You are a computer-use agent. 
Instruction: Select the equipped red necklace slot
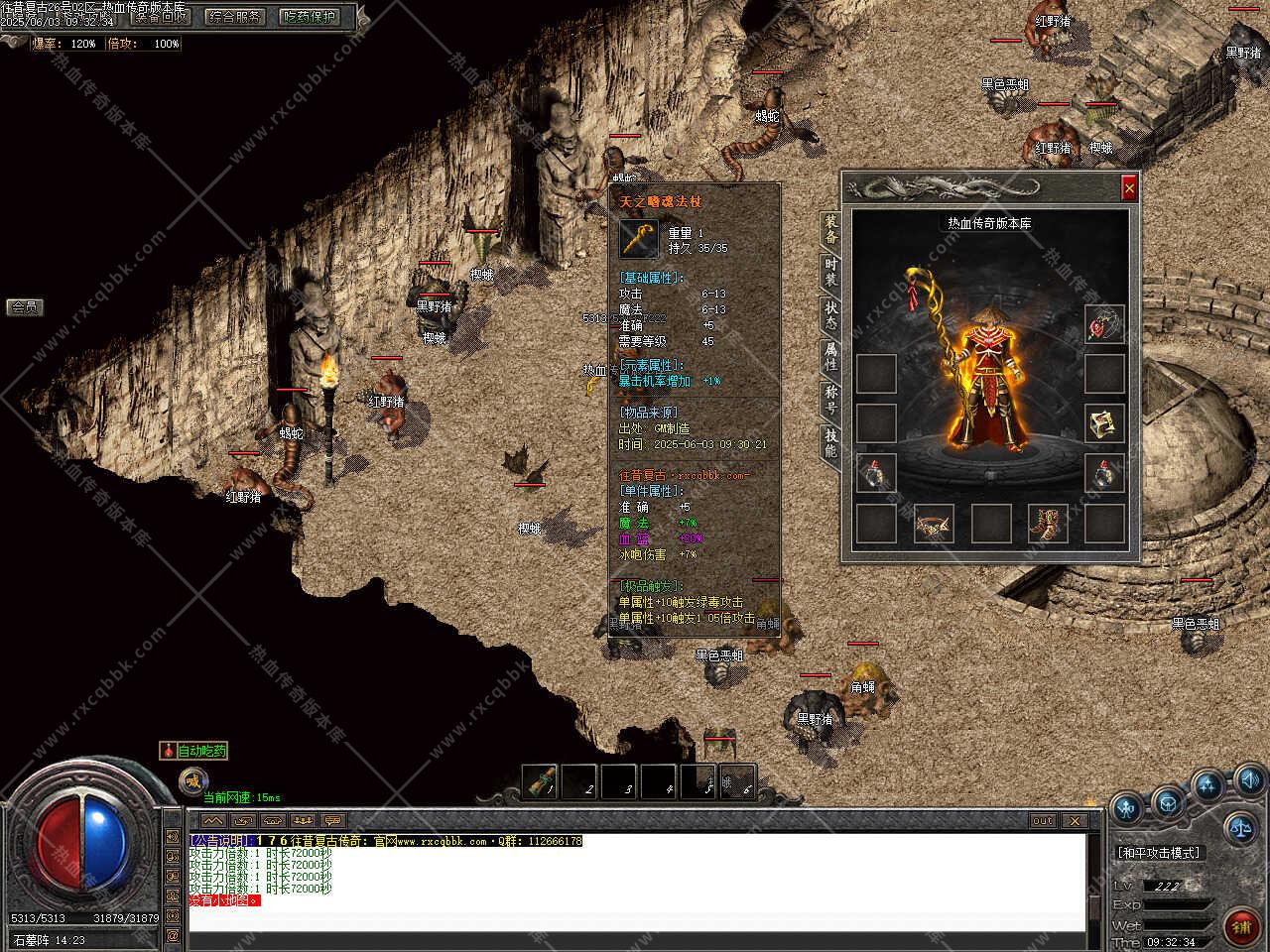[1103, 324]
